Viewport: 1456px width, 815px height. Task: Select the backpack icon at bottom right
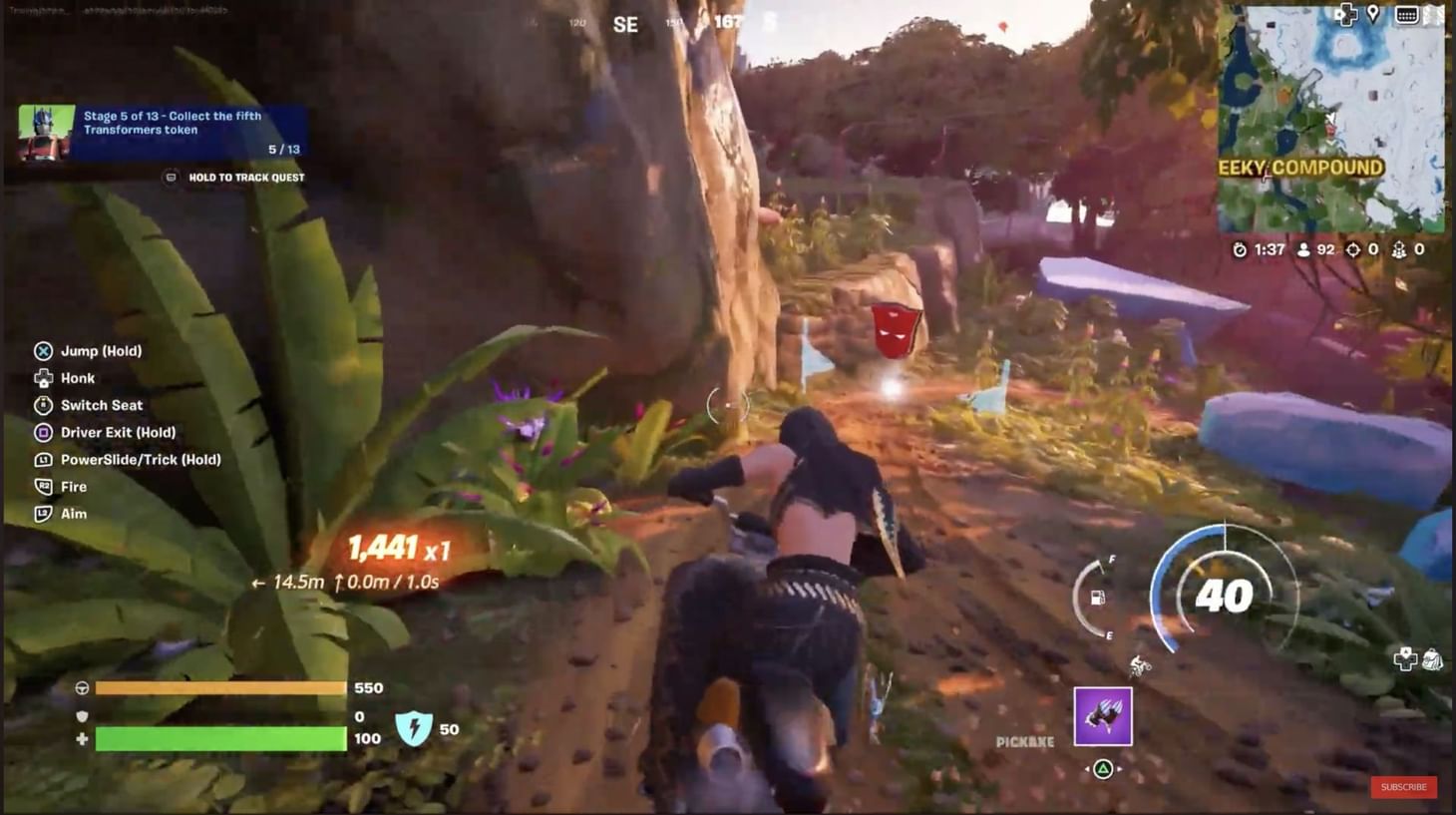[x=1433, y=659]
